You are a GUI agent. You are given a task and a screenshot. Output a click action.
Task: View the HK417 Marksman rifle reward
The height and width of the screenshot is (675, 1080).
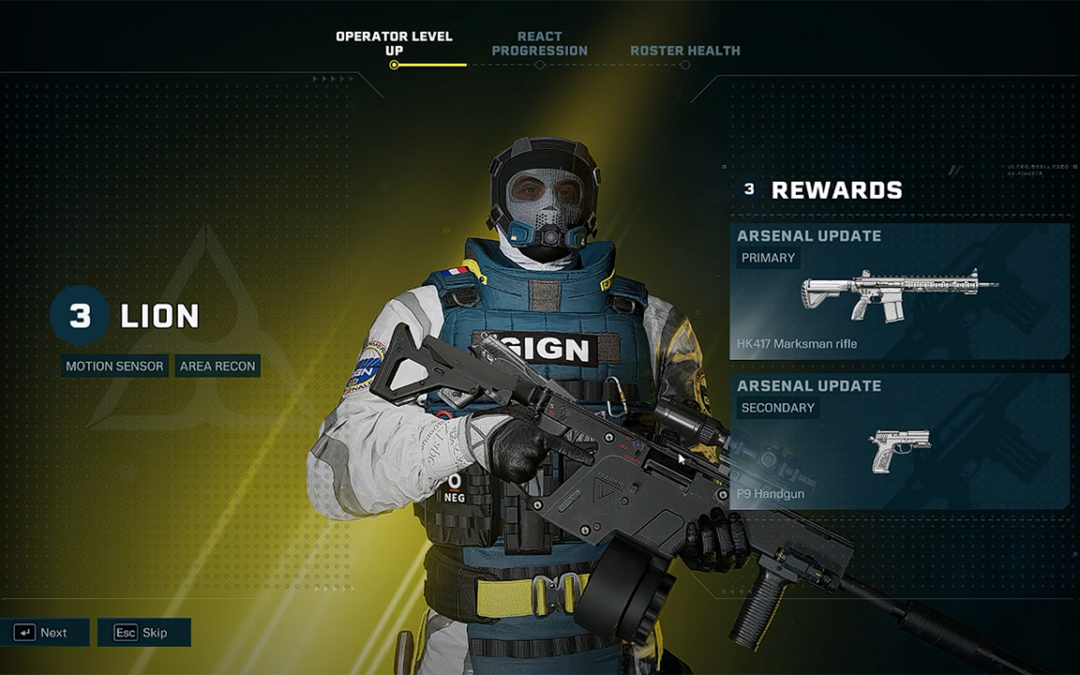899,291
